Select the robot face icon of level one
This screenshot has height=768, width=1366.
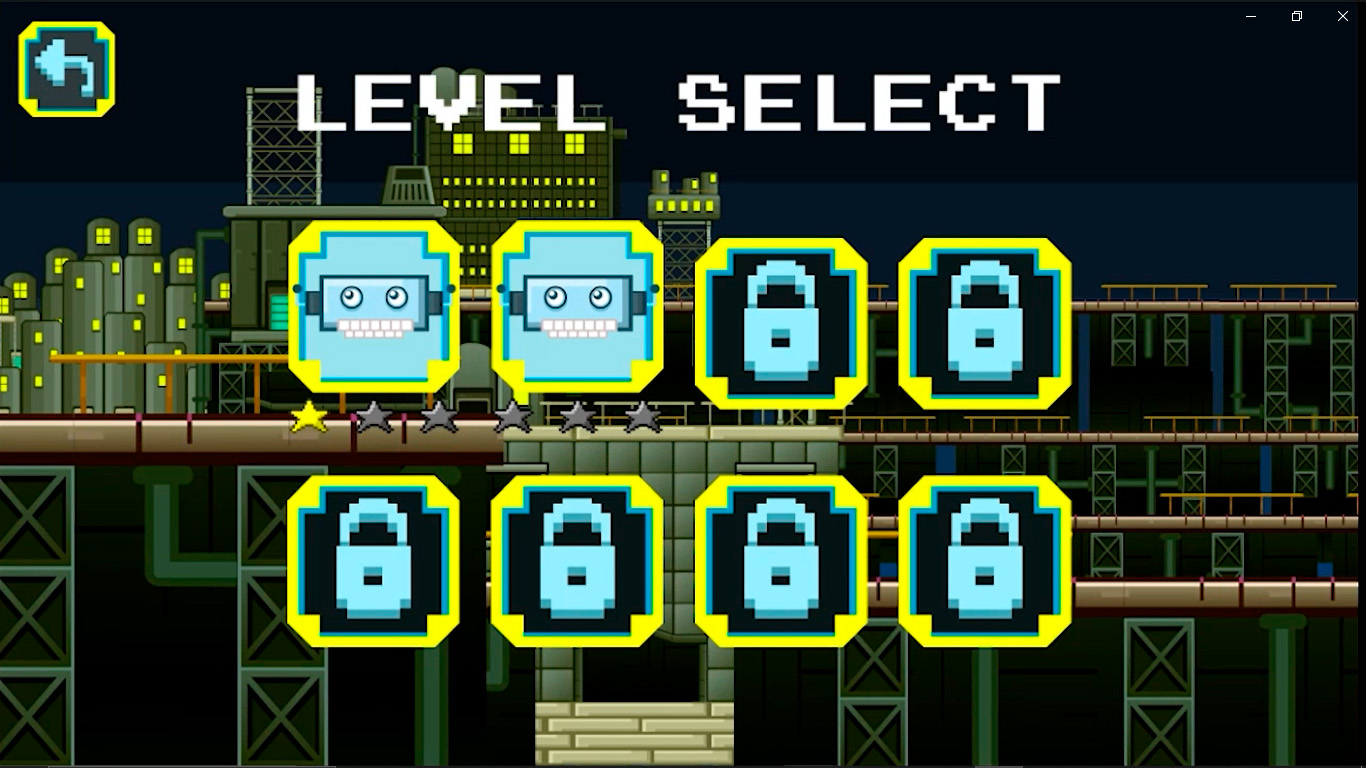(375, 305)
